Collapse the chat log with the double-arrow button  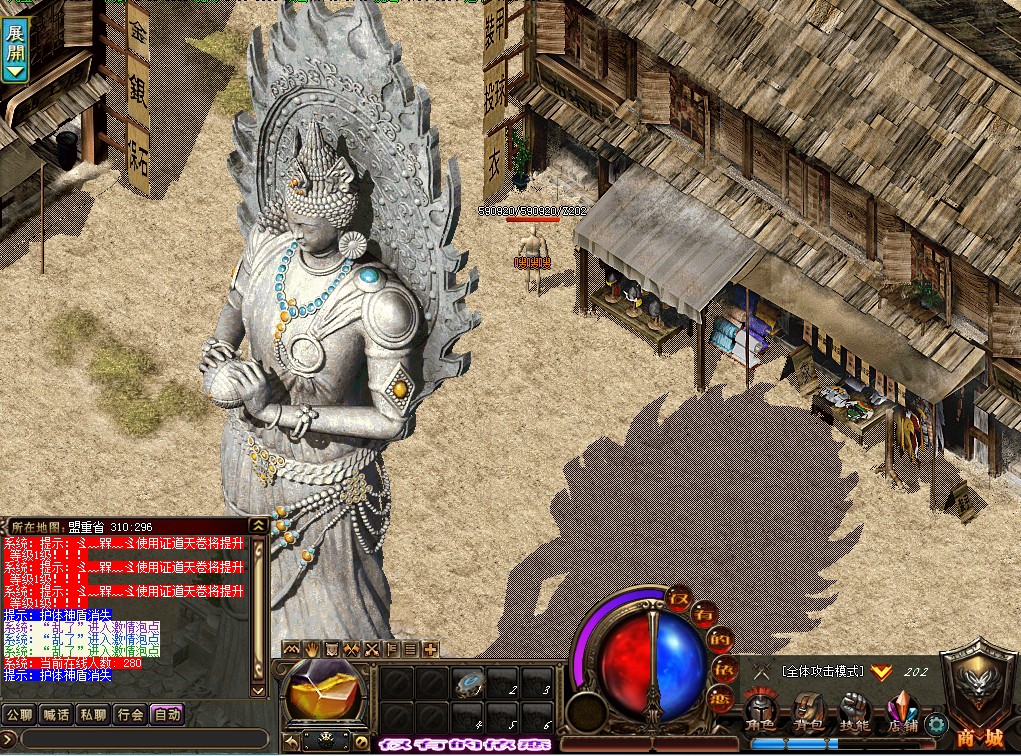(x=258, y=525)
